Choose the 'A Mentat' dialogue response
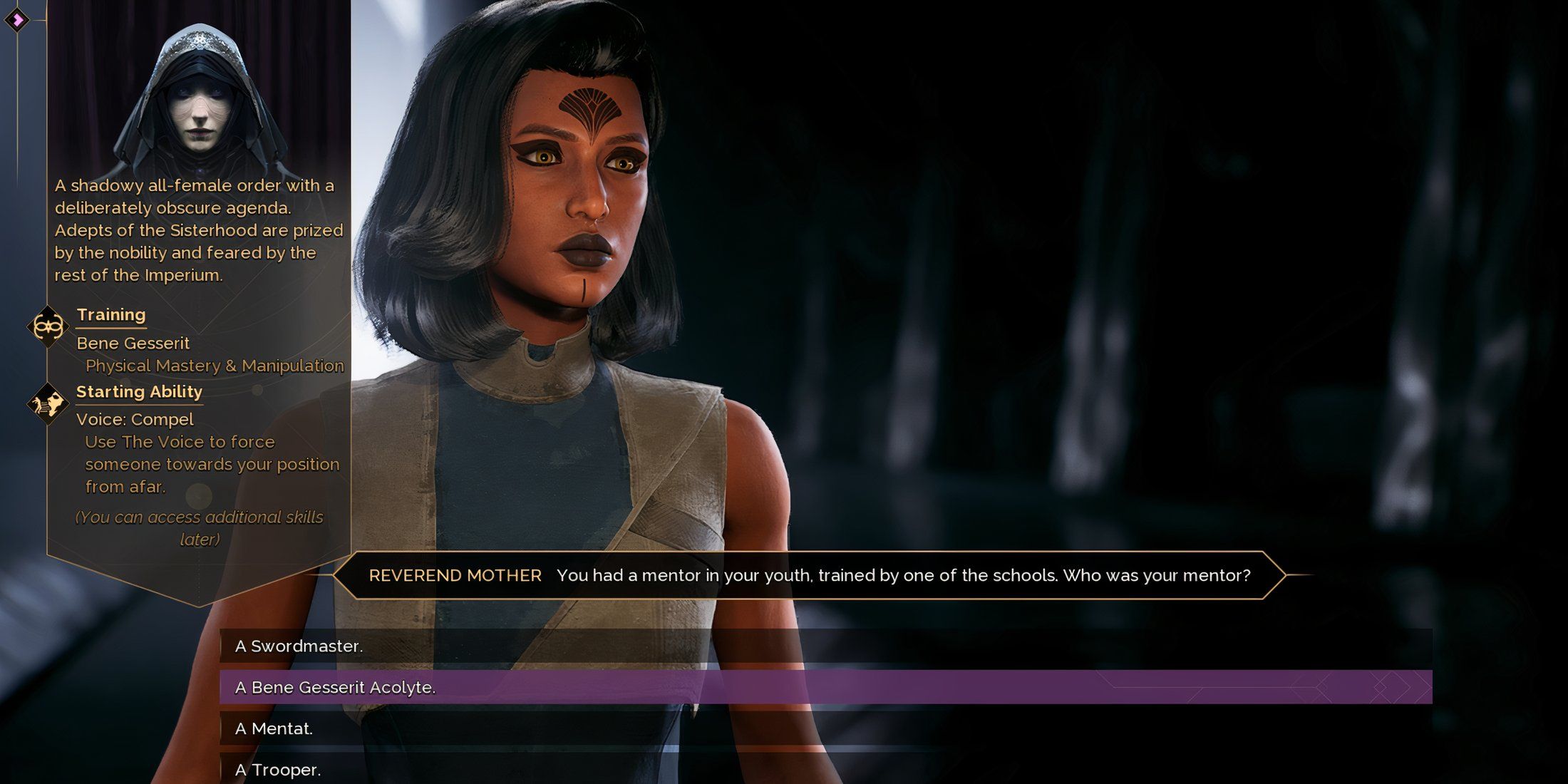Screen dimensions: 1568x784 point(278,729)
